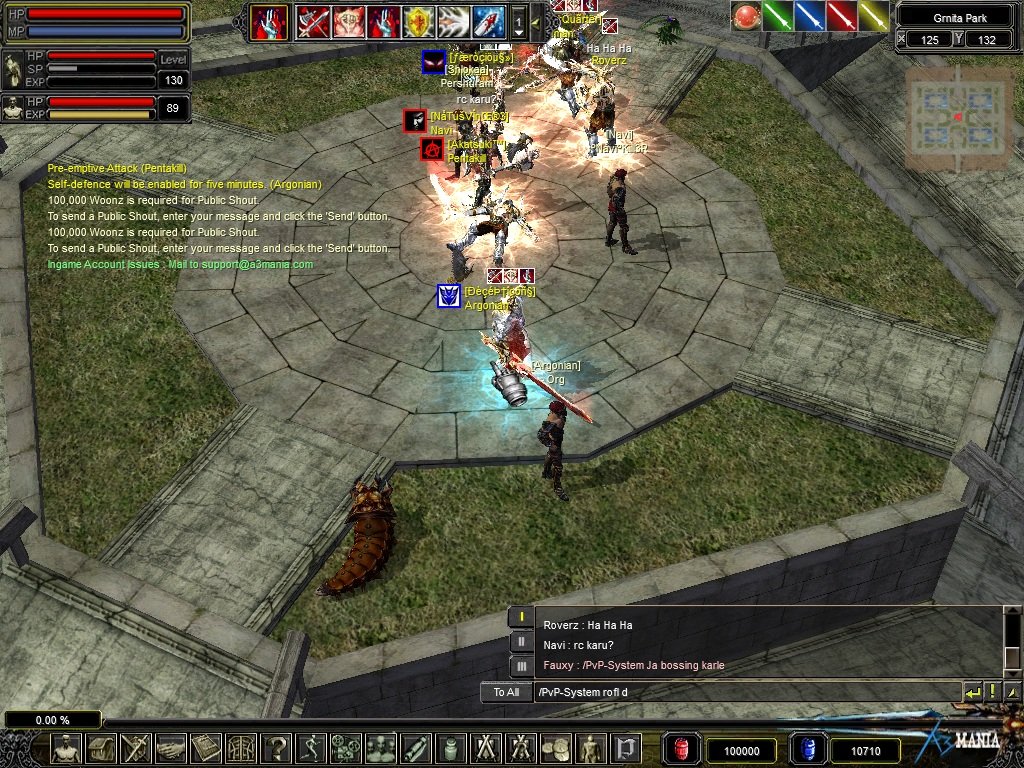
Task: Switch to chat tab I
Action: (x=520, y=618)
